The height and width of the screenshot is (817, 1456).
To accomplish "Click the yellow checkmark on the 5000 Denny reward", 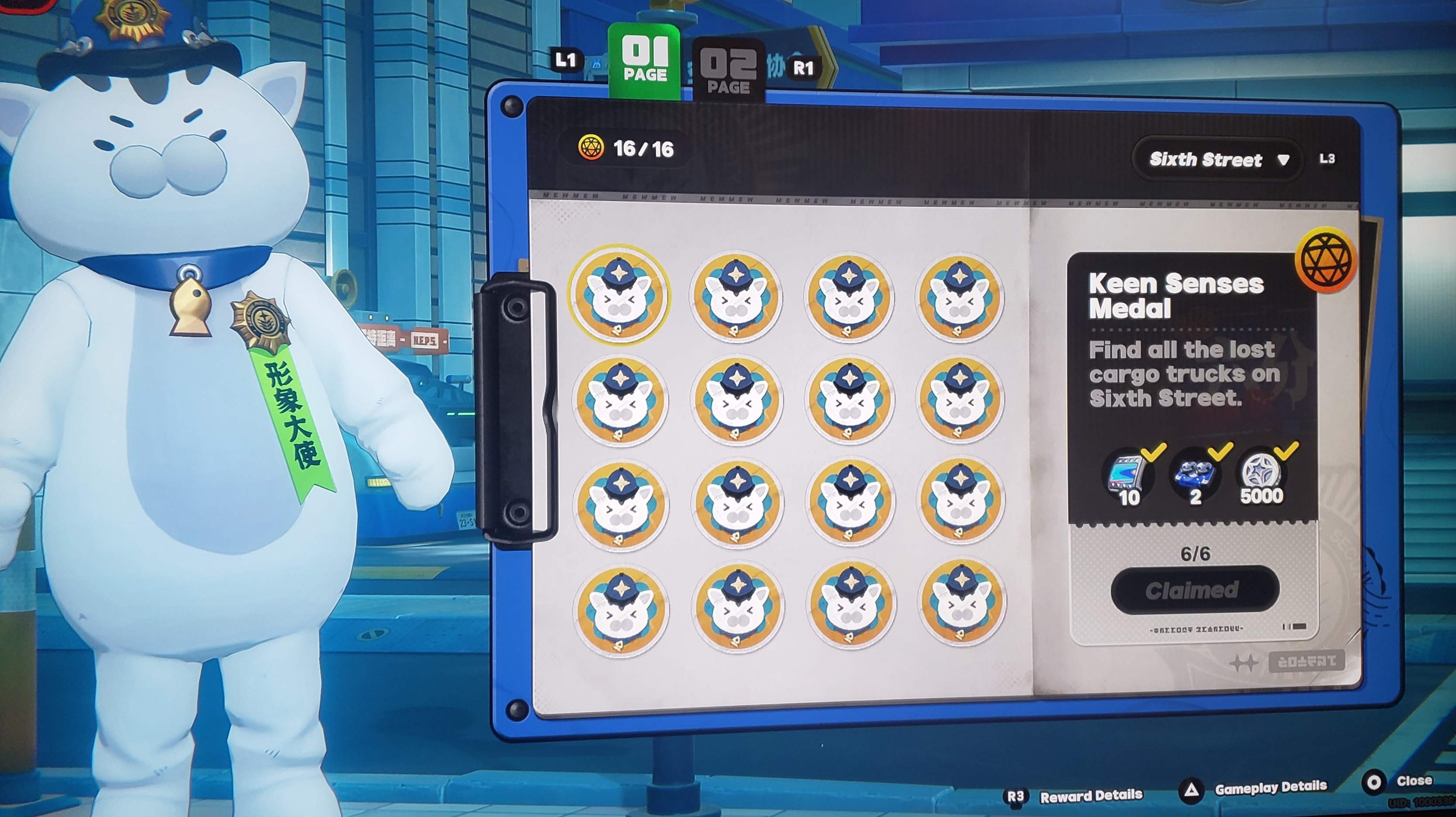I will (x=1286, y=450).
